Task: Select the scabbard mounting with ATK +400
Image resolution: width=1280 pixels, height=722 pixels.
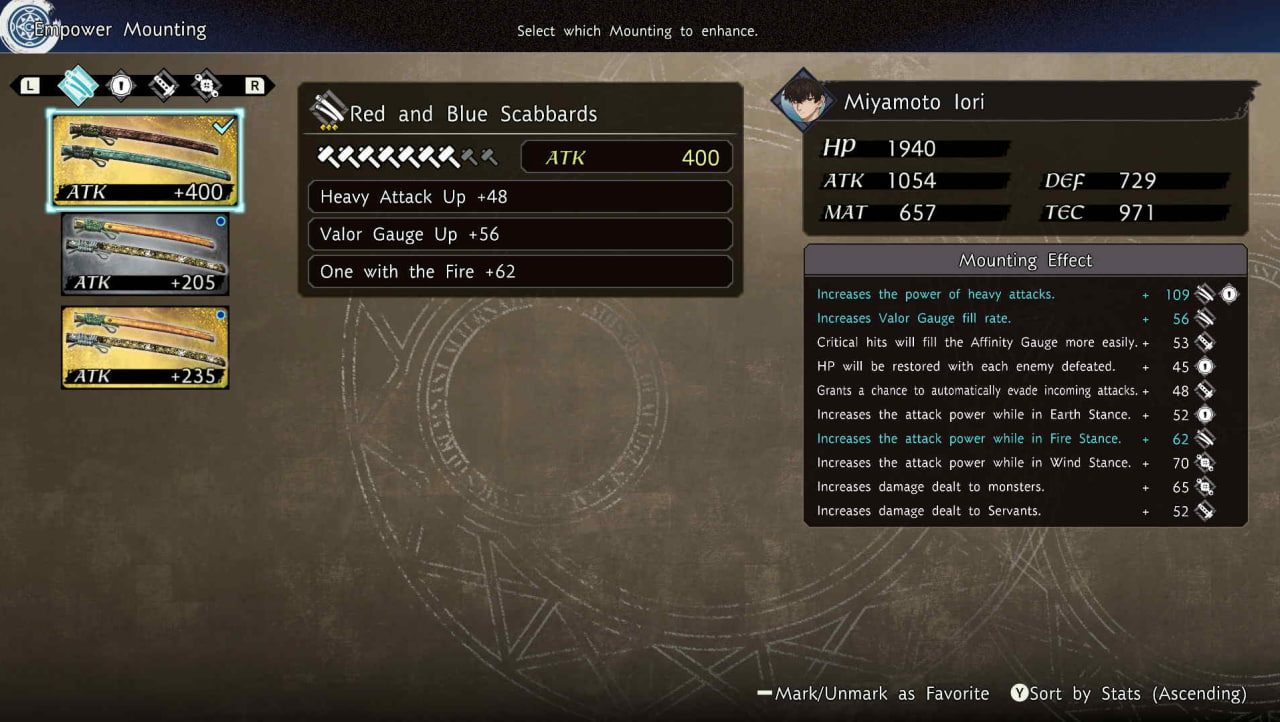Action: (x=145, y=160)
